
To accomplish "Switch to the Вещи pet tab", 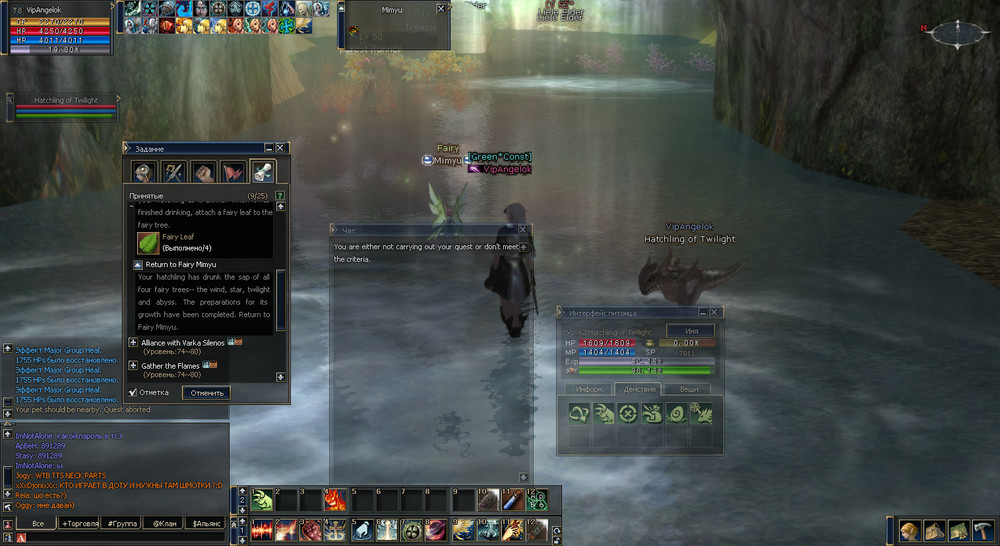I will point(689,389).
